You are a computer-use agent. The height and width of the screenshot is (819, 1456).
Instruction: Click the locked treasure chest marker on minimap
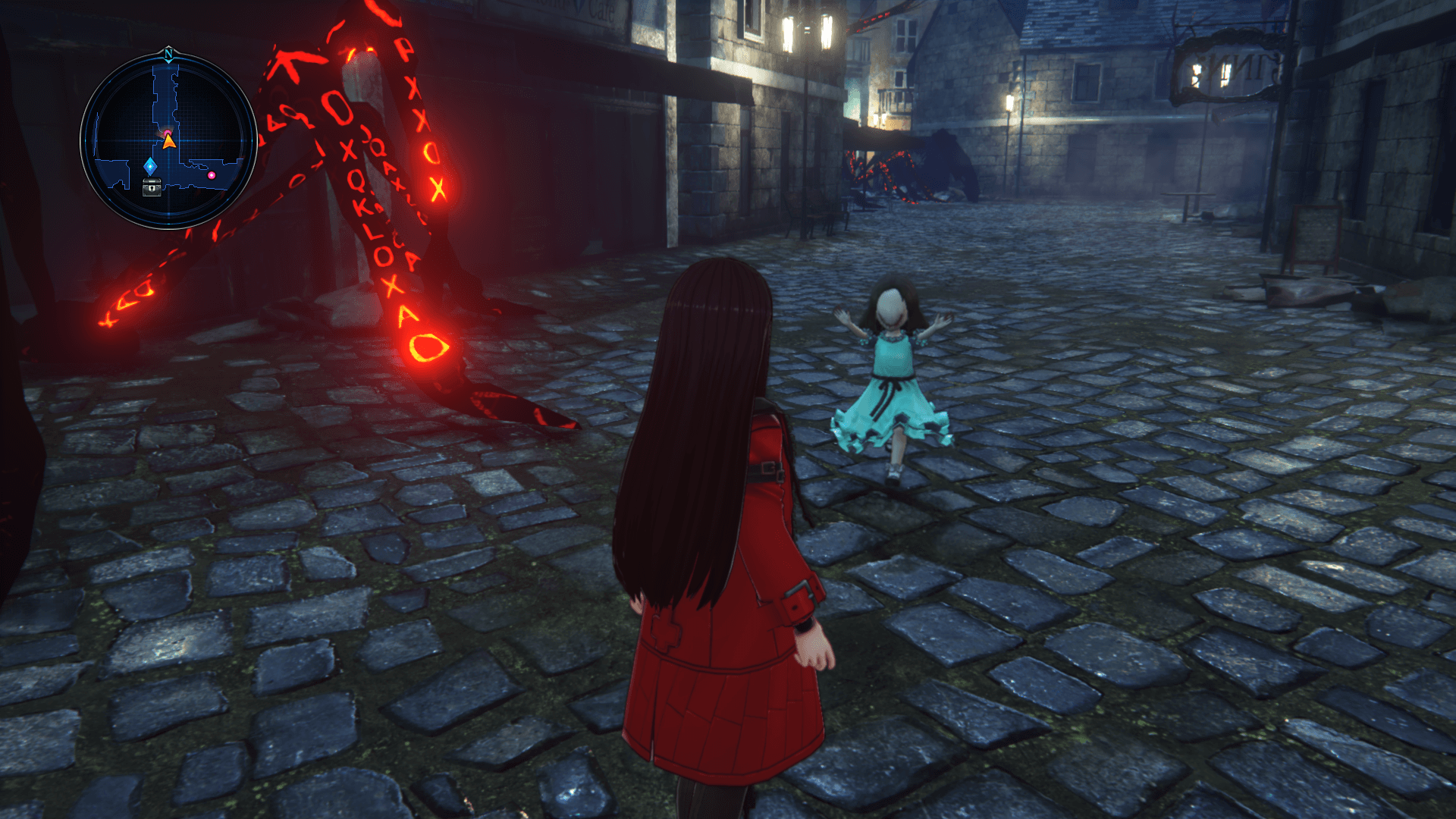(152, 187)
